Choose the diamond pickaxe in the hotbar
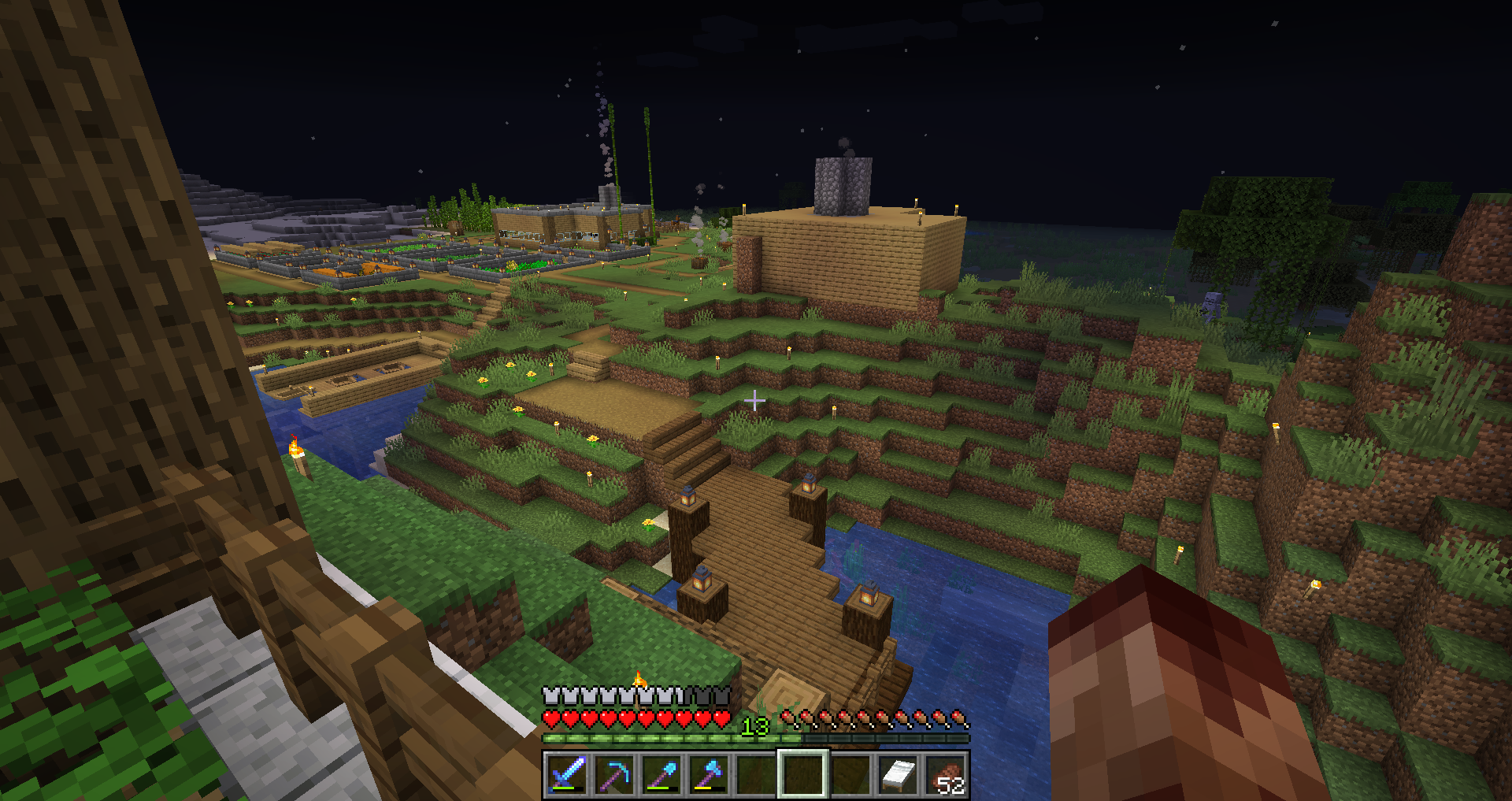The width and height of the screenshot is (1512, 801). [x=614, y=774]
